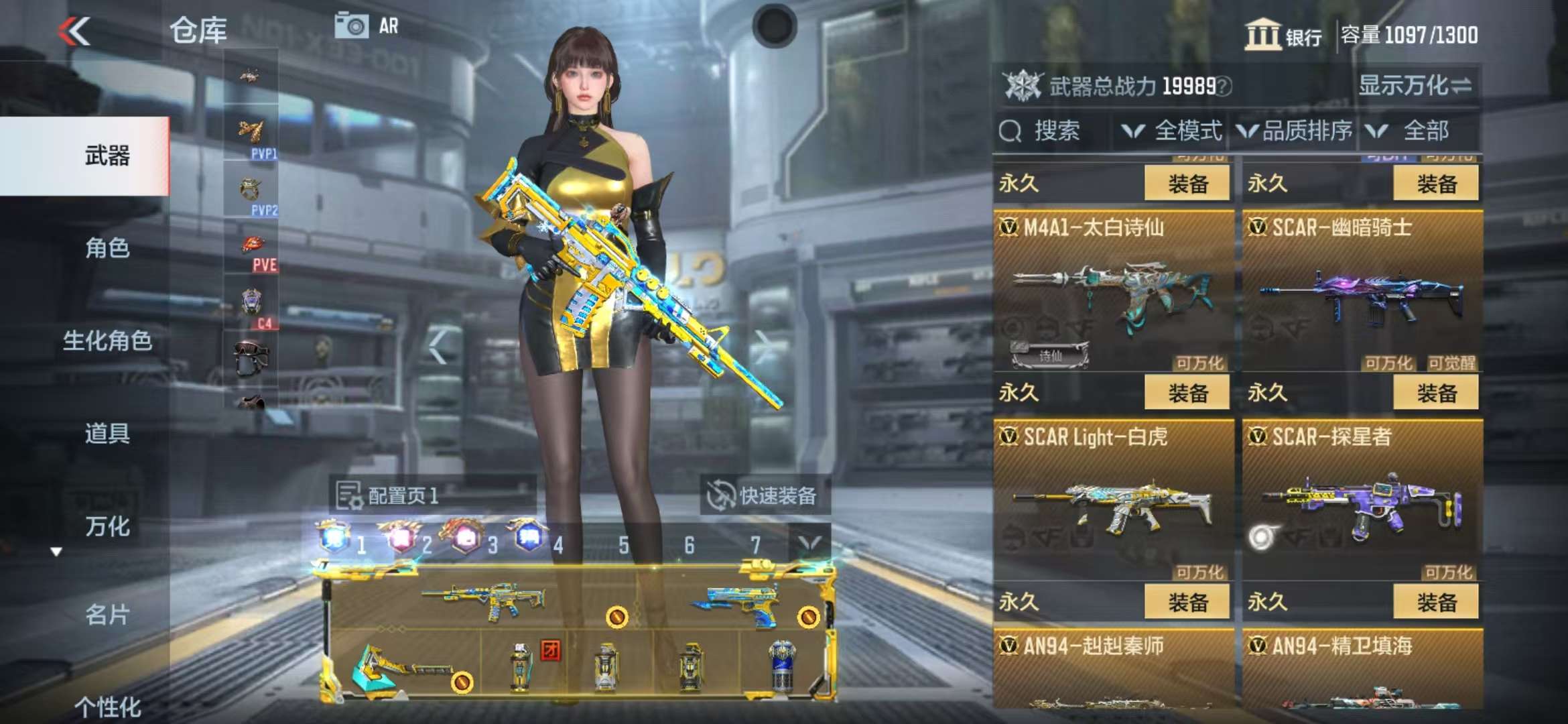Open the 品质排序 sort dropdown
1568x724 pixels.
pyautogui.click(x=1295, y=131)
